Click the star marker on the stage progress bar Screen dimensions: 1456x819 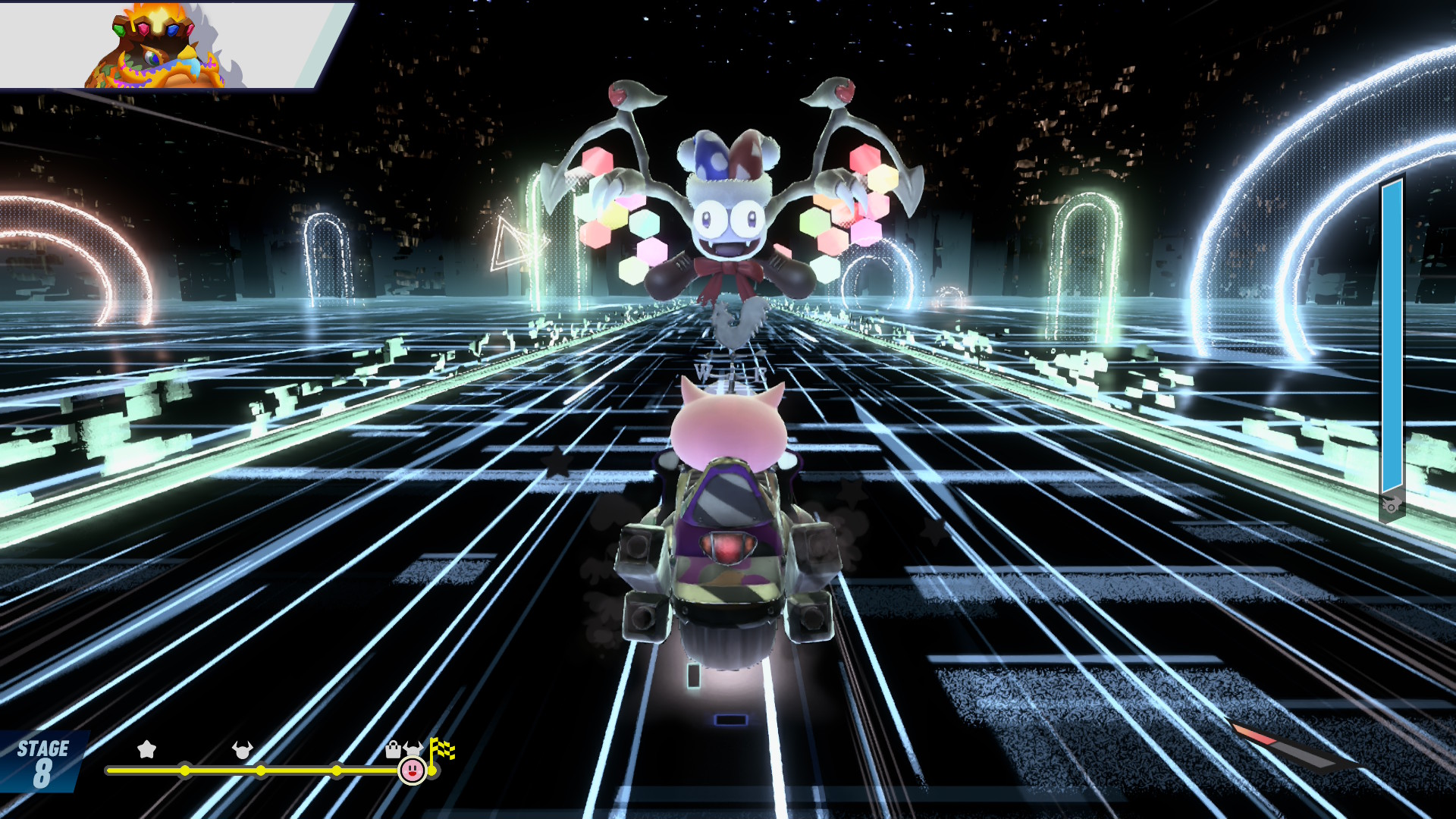[146, 750]
